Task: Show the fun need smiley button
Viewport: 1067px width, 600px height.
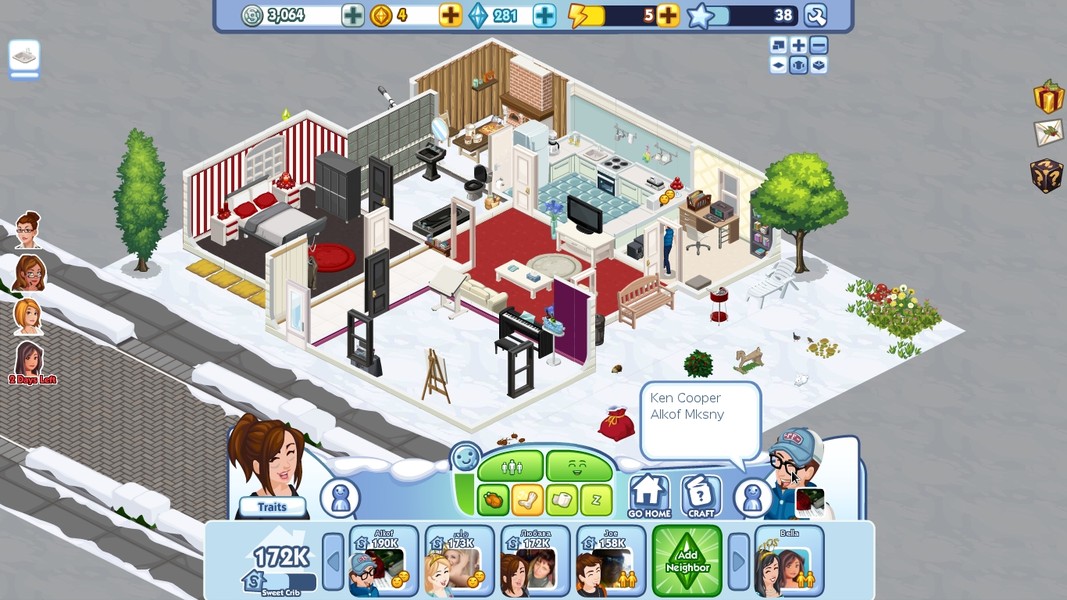Action: click(x=578, y=466)
